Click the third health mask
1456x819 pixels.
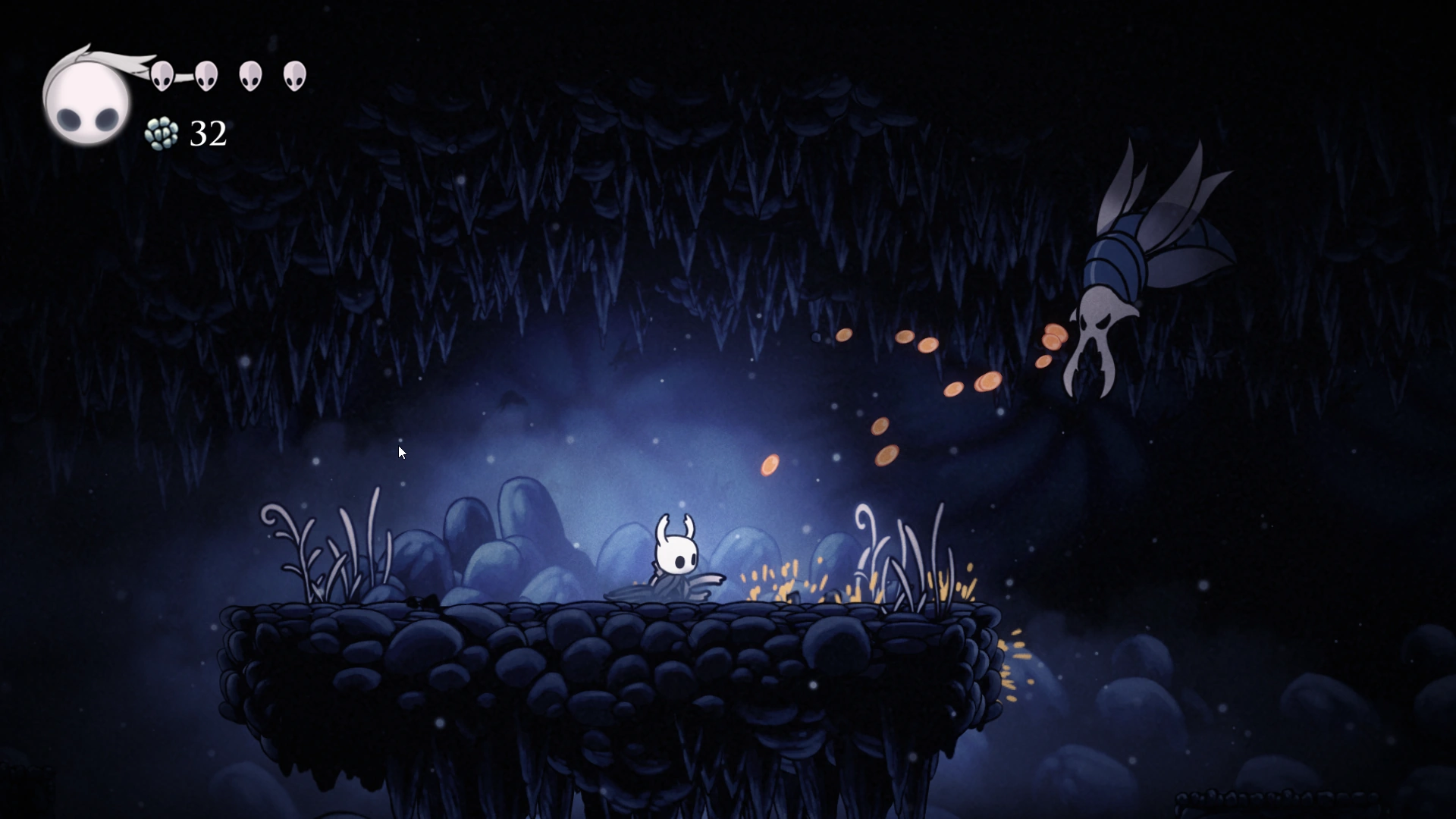pos(250,75)
